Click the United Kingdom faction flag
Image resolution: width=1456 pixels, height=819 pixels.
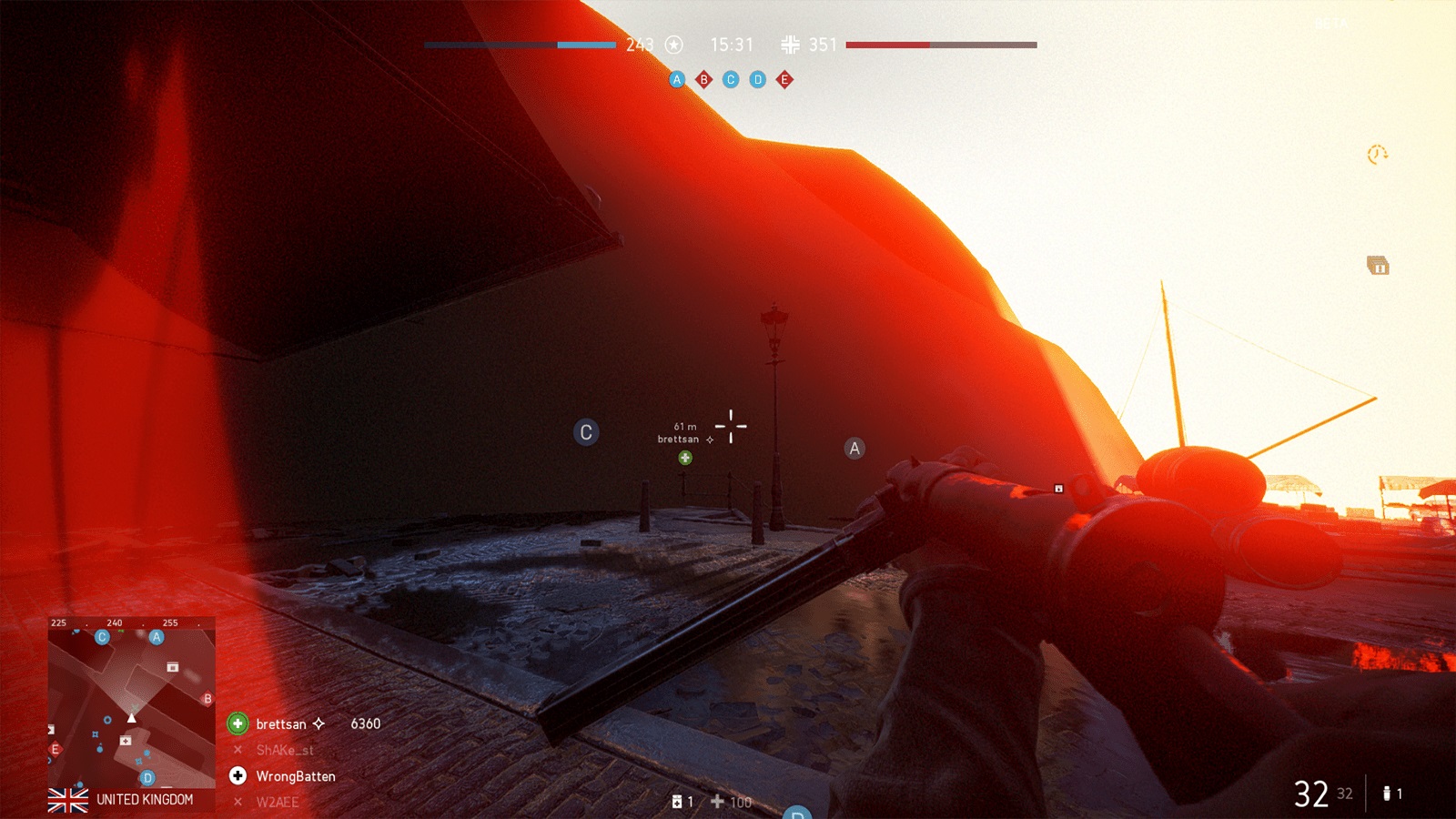click(x=68, y=800)
